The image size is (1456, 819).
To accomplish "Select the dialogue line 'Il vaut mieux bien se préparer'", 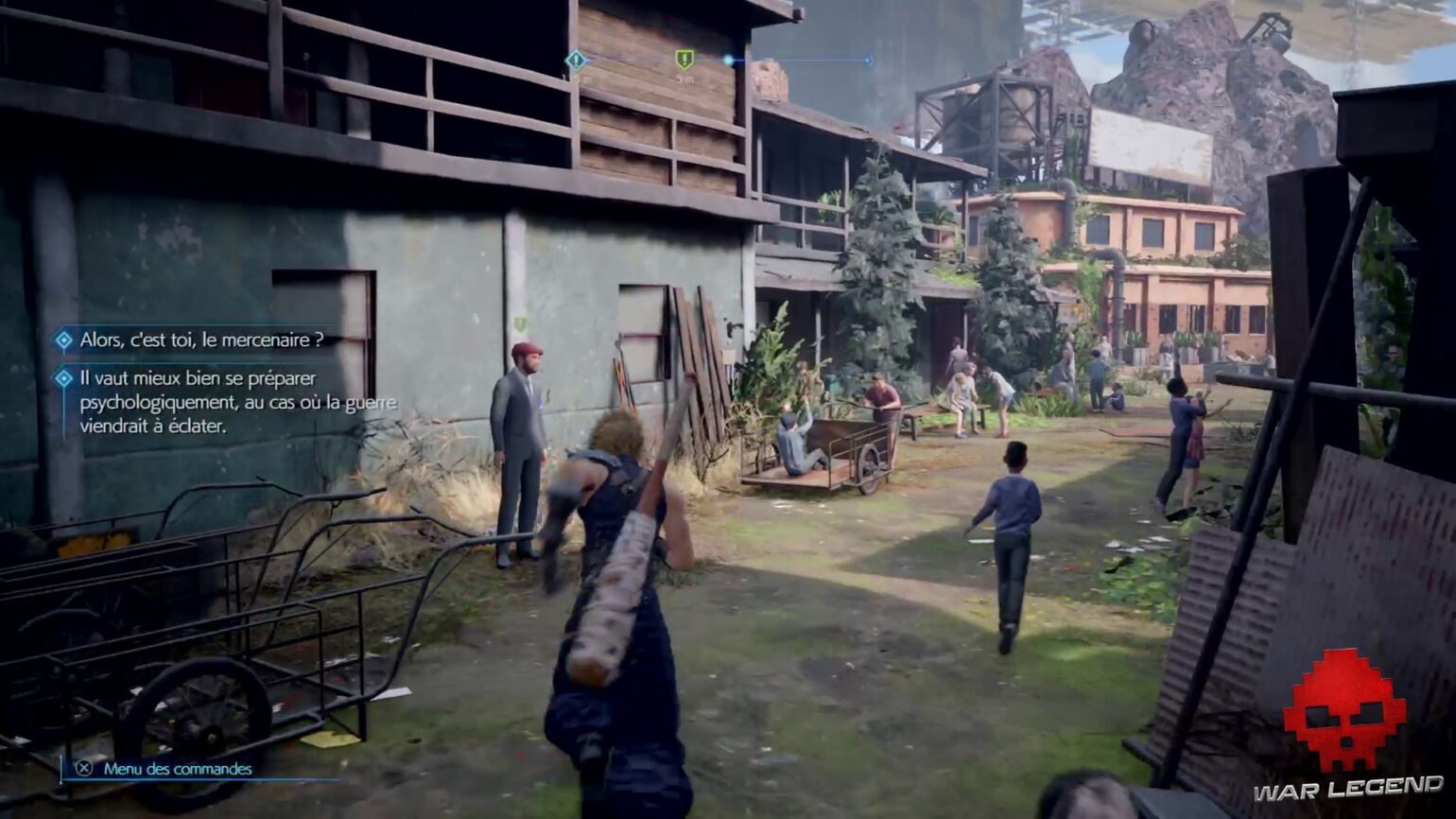I will pos(184,378).
